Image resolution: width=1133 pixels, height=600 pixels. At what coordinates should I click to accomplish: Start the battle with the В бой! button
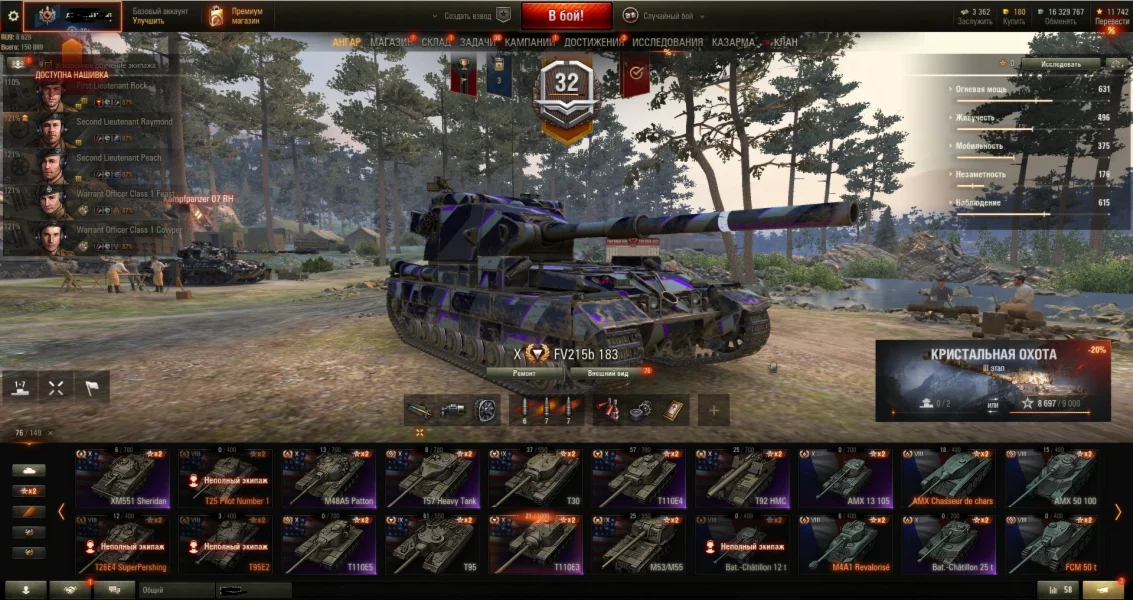tap(566, 16)
